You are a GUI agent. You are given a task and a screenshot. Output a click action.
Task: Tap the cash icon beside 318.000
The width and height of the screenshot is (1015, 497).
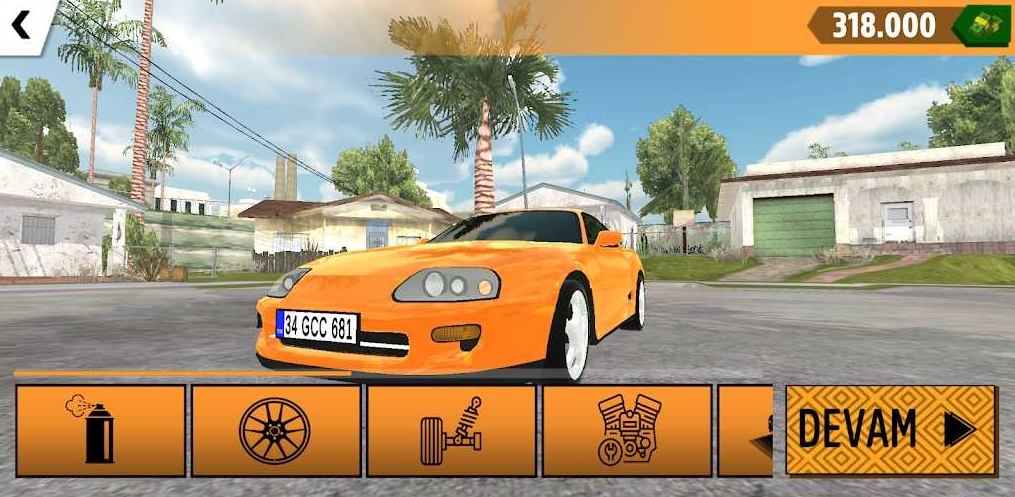pyautogui.click(x=980, y=25)
